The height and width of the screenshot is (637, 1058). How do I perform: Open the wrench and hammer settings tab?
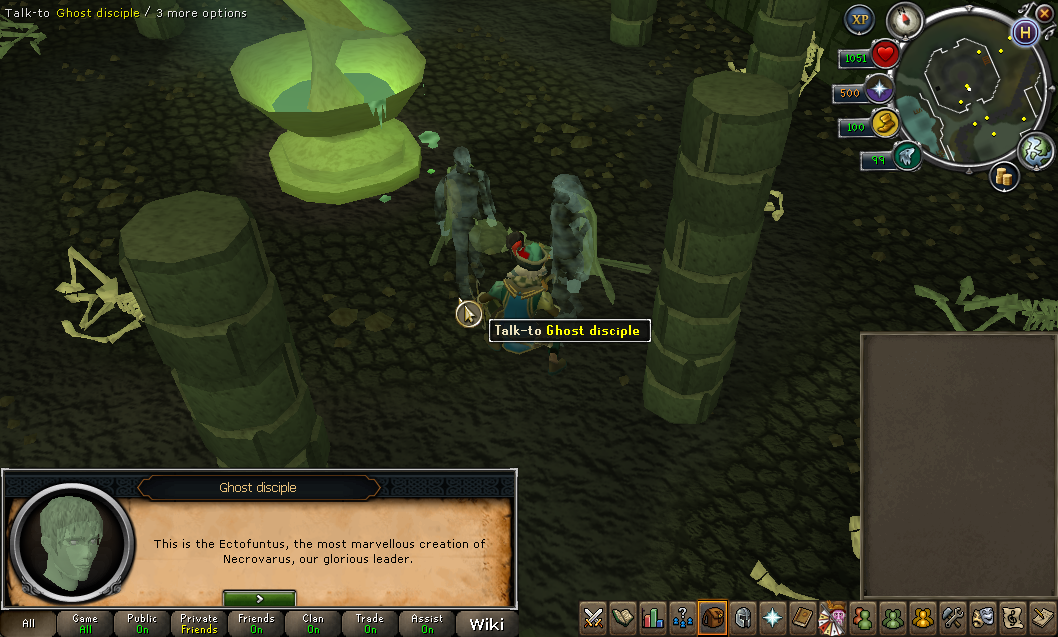click(953, 617)
